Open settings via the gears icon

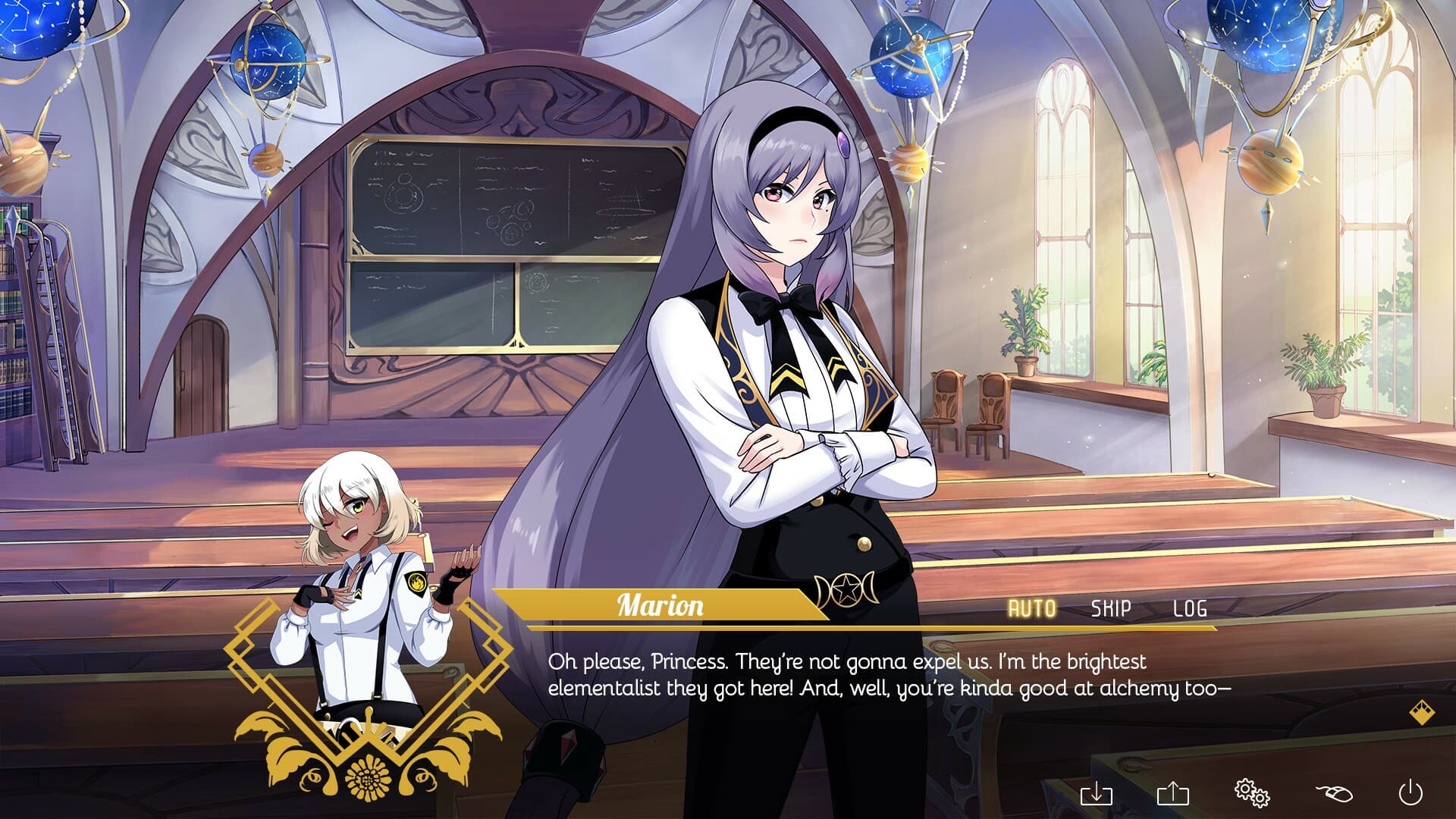(x=1251, y=792)
